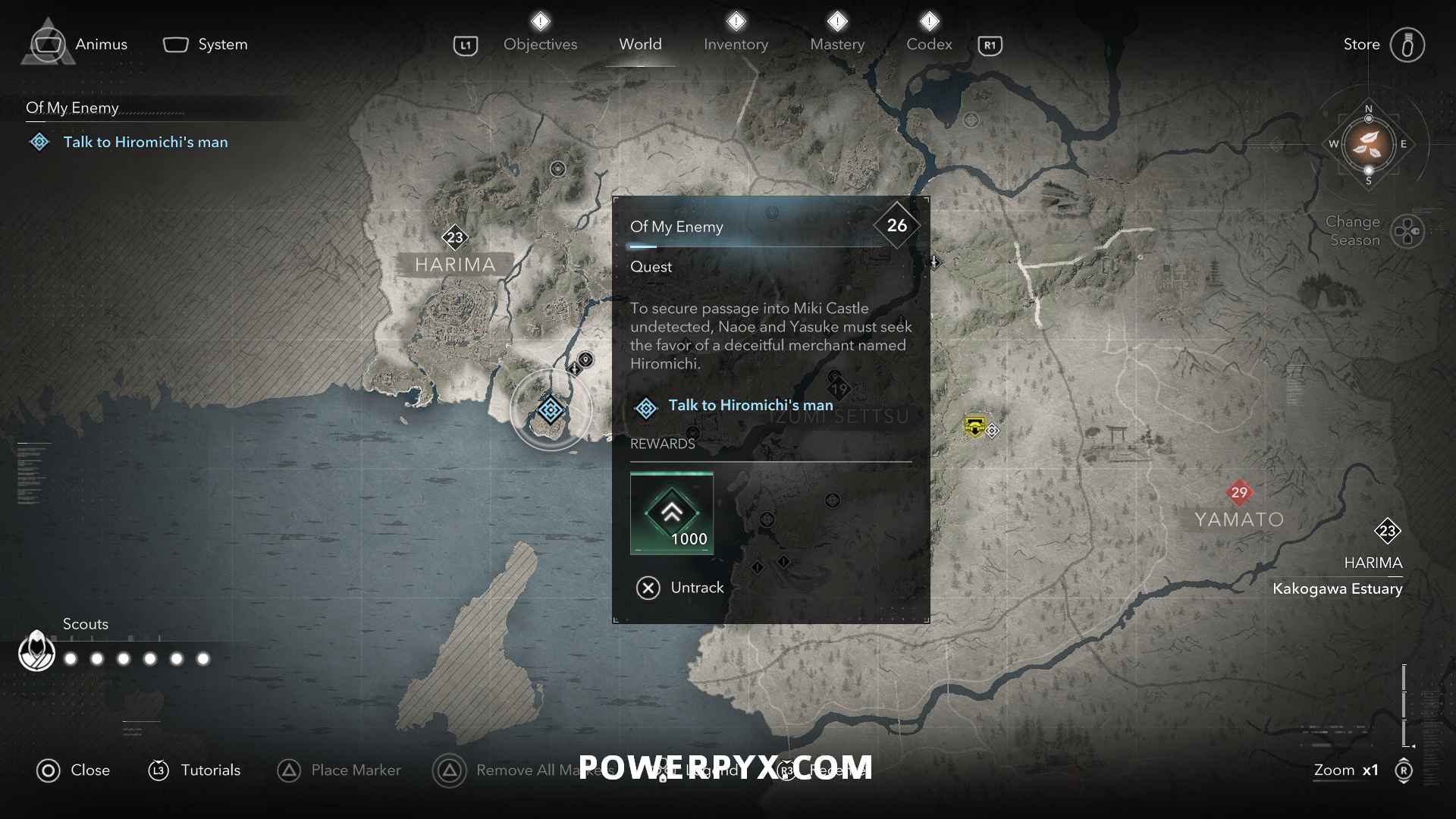The image size is (1456, 819).
Task: Close the world map
Action: [74, 770]
